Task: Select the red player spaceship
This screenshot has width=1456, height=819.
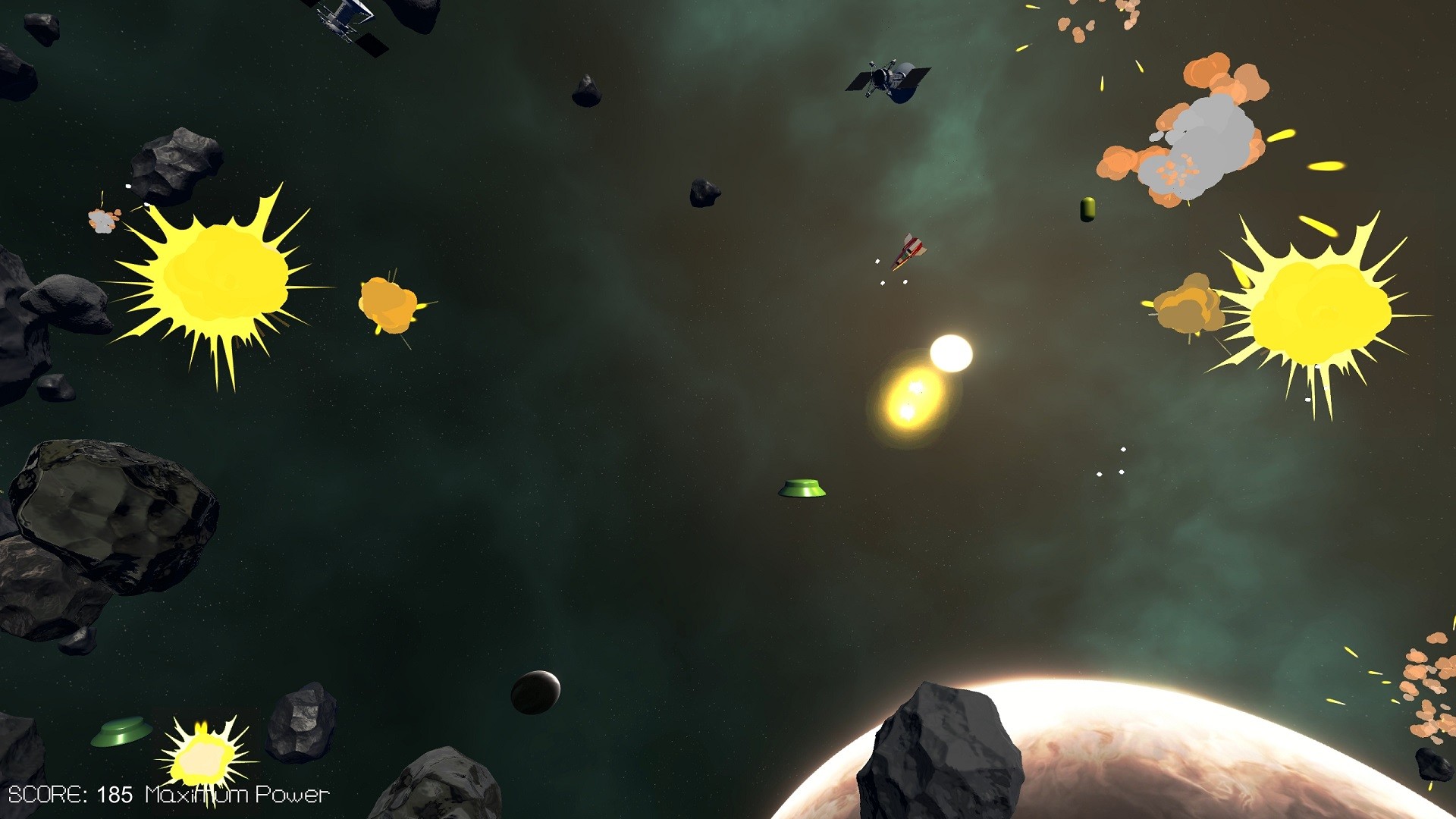Action: (908, 251)
